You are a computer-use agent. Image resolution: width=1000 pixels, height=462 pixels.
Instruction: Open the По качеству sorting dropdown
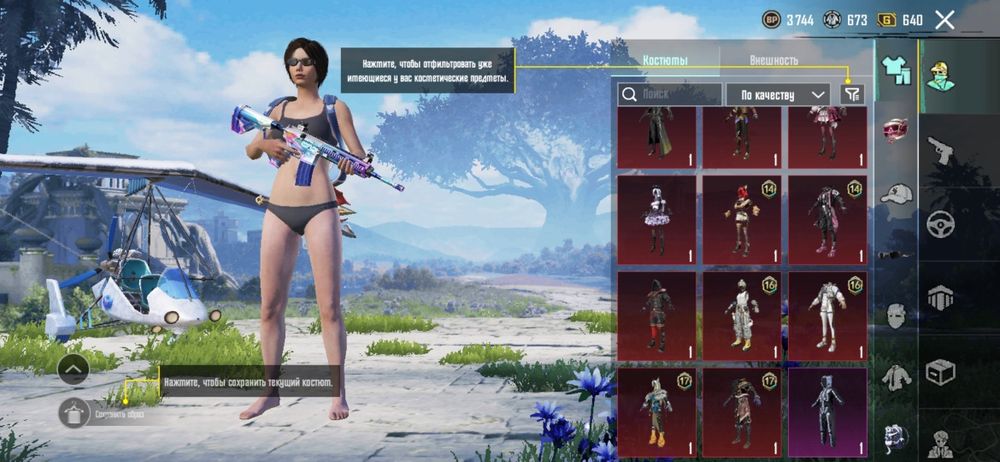[778, 94]
